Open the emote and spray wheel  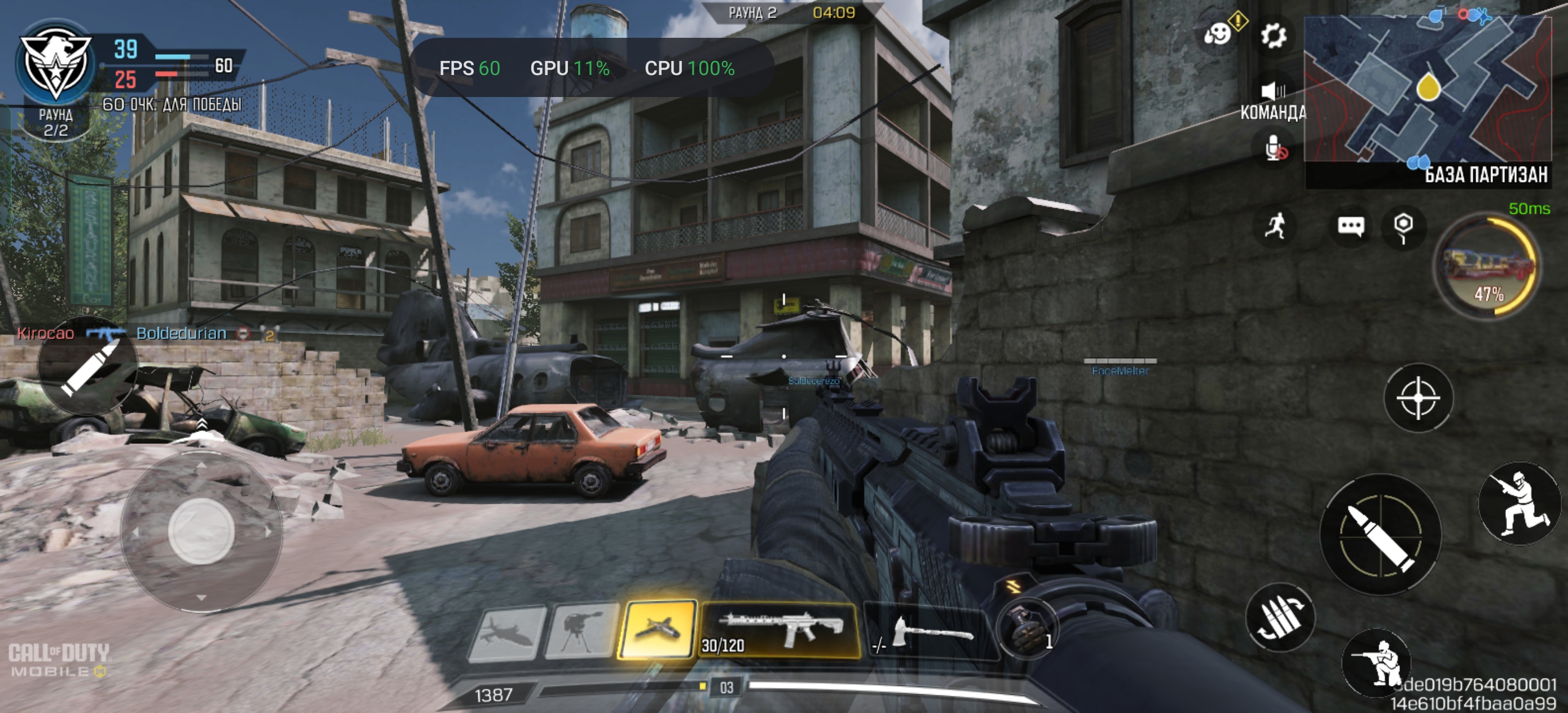[x=1218, y=33]
